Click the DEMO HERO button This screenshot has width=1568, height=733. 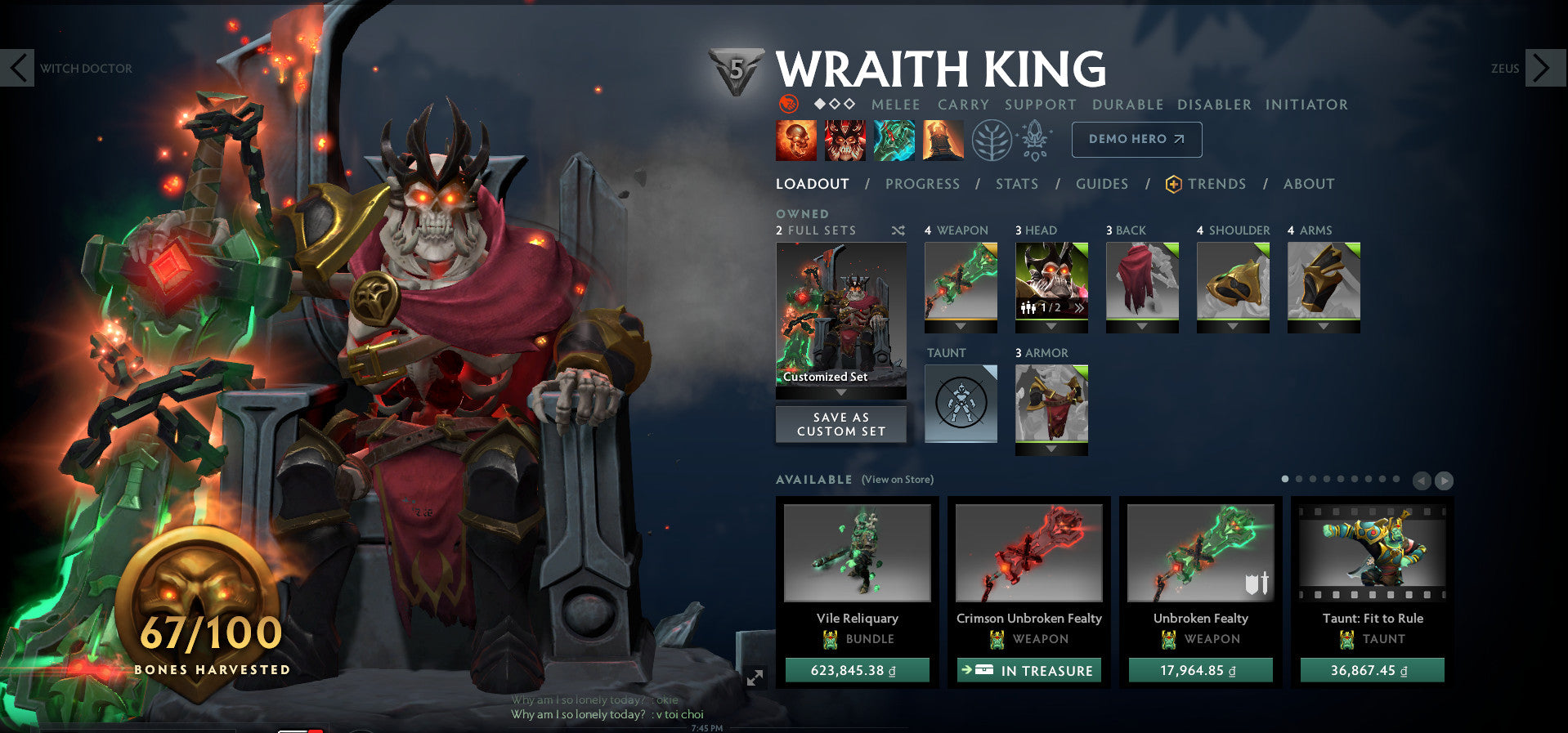click(x=1136, y=139)
